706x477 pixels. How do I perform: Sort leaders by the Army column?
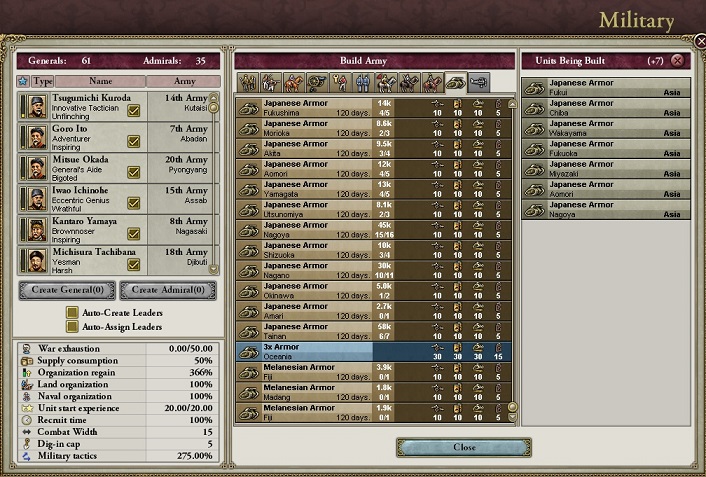tap(184, 80)
